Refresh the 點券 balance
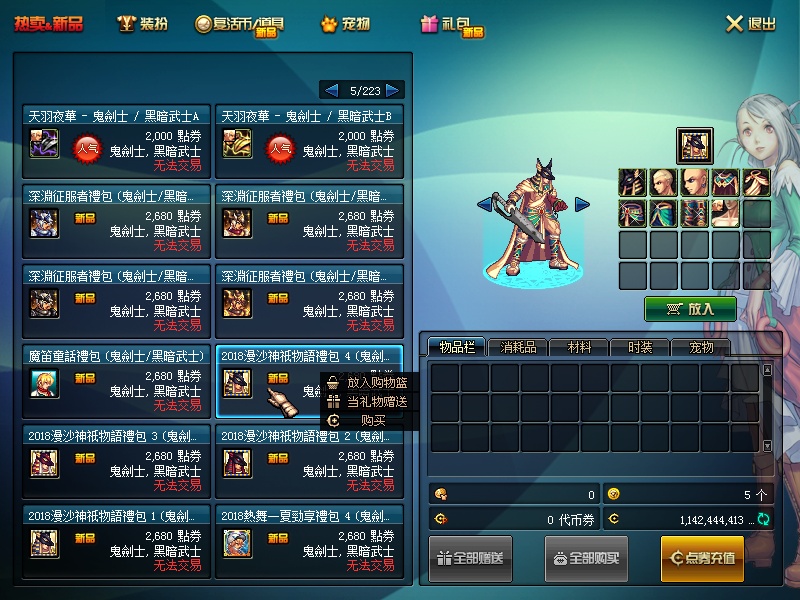Image resolution: width=800 pixels, height=600 pixels. (x=764, y=519)
